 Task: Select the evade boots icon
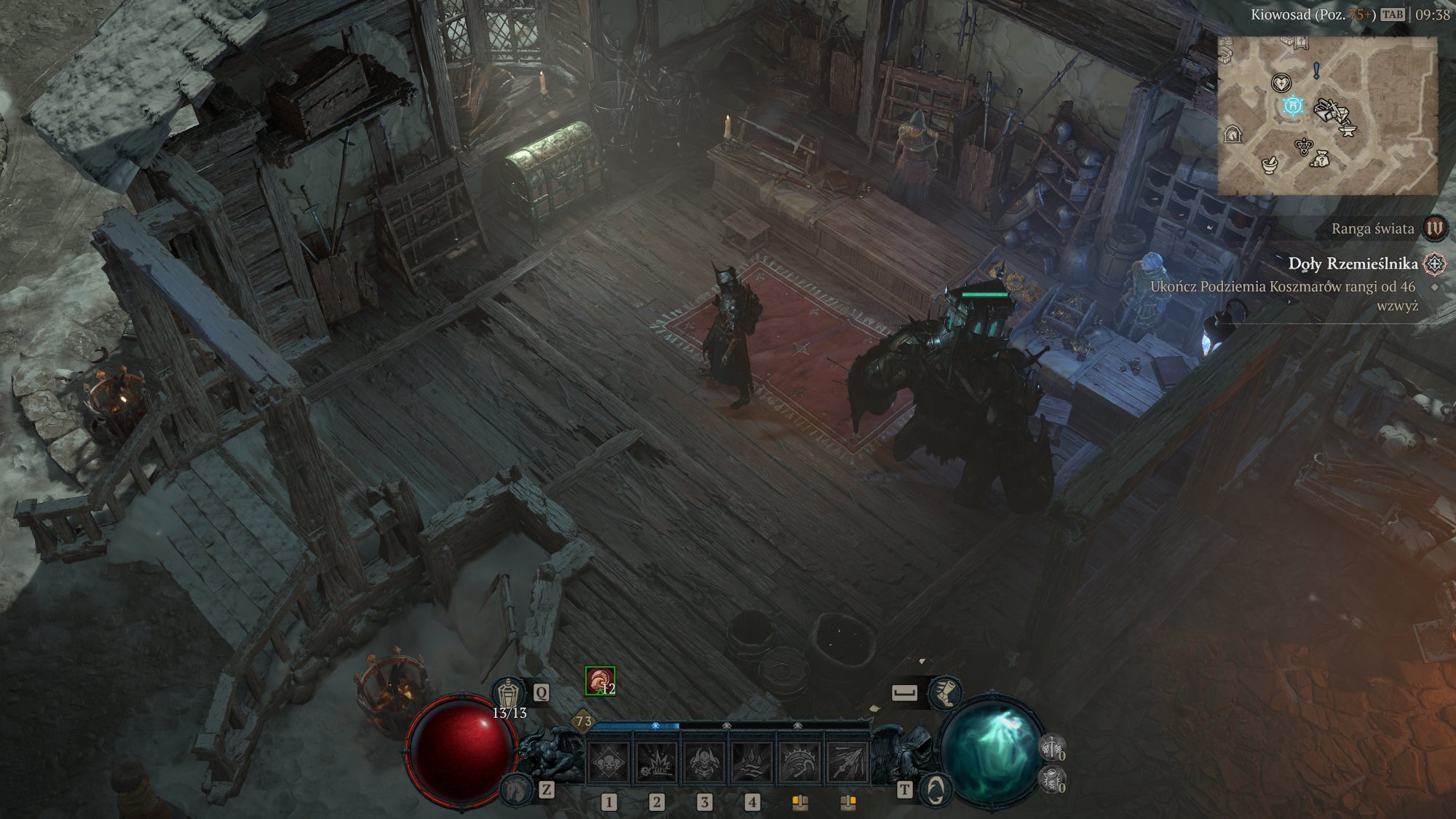coord(945,692)
